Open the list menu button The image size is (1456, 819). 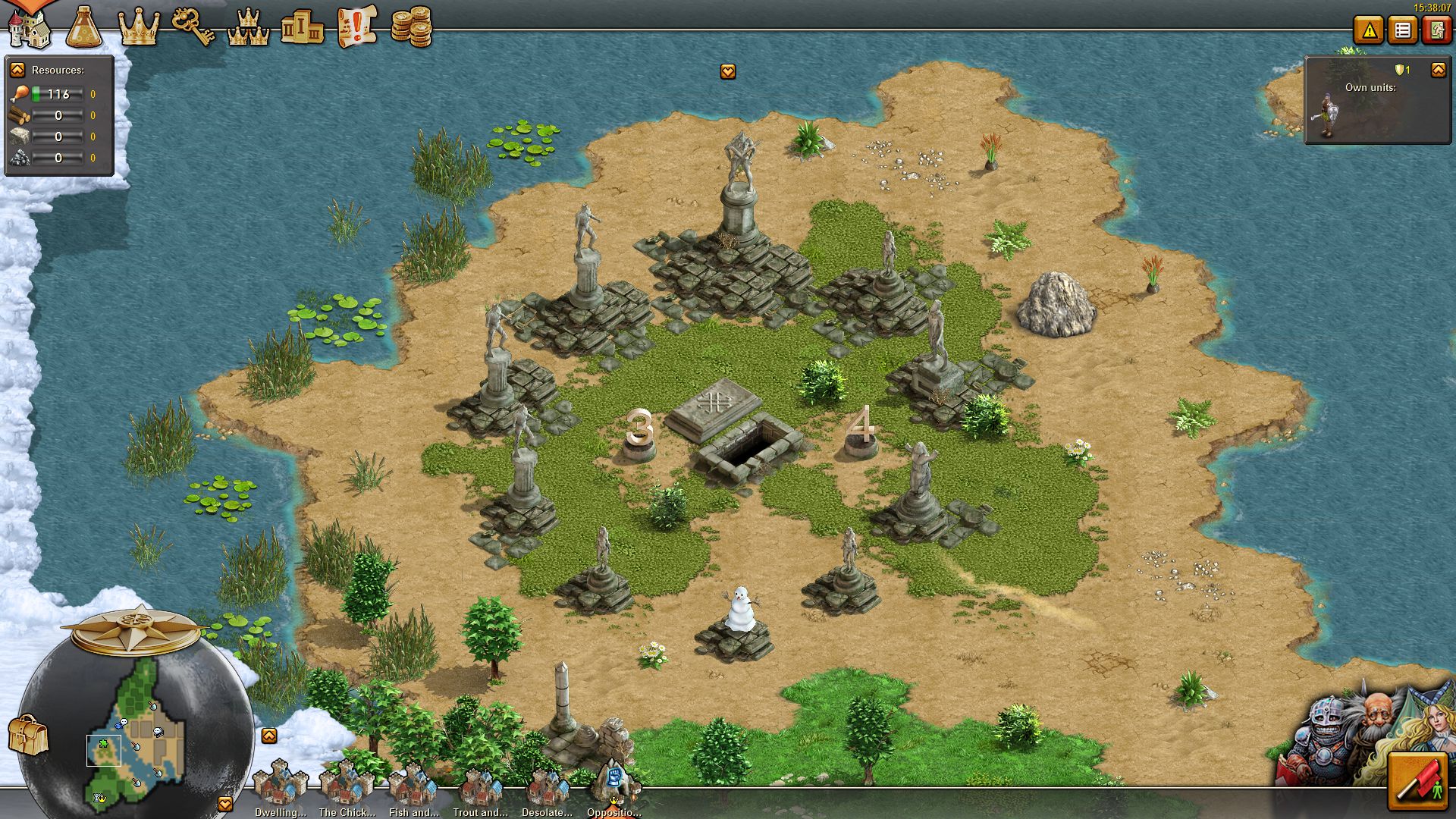tap(1403, 31)
